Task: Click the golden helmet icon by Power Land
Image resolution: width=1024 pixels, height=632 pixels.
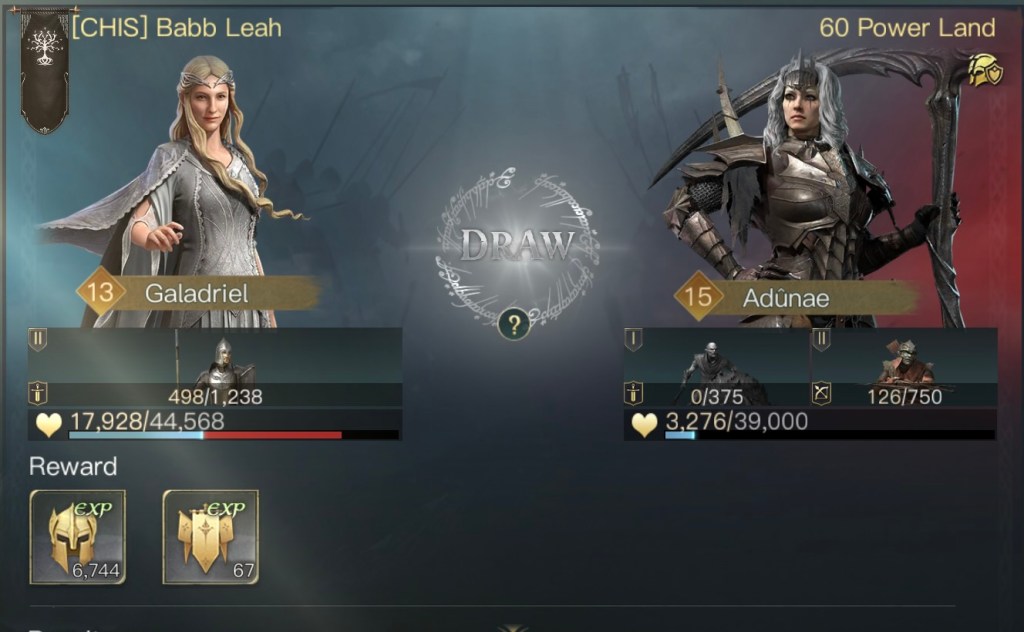Action: (x=983, y=70)
